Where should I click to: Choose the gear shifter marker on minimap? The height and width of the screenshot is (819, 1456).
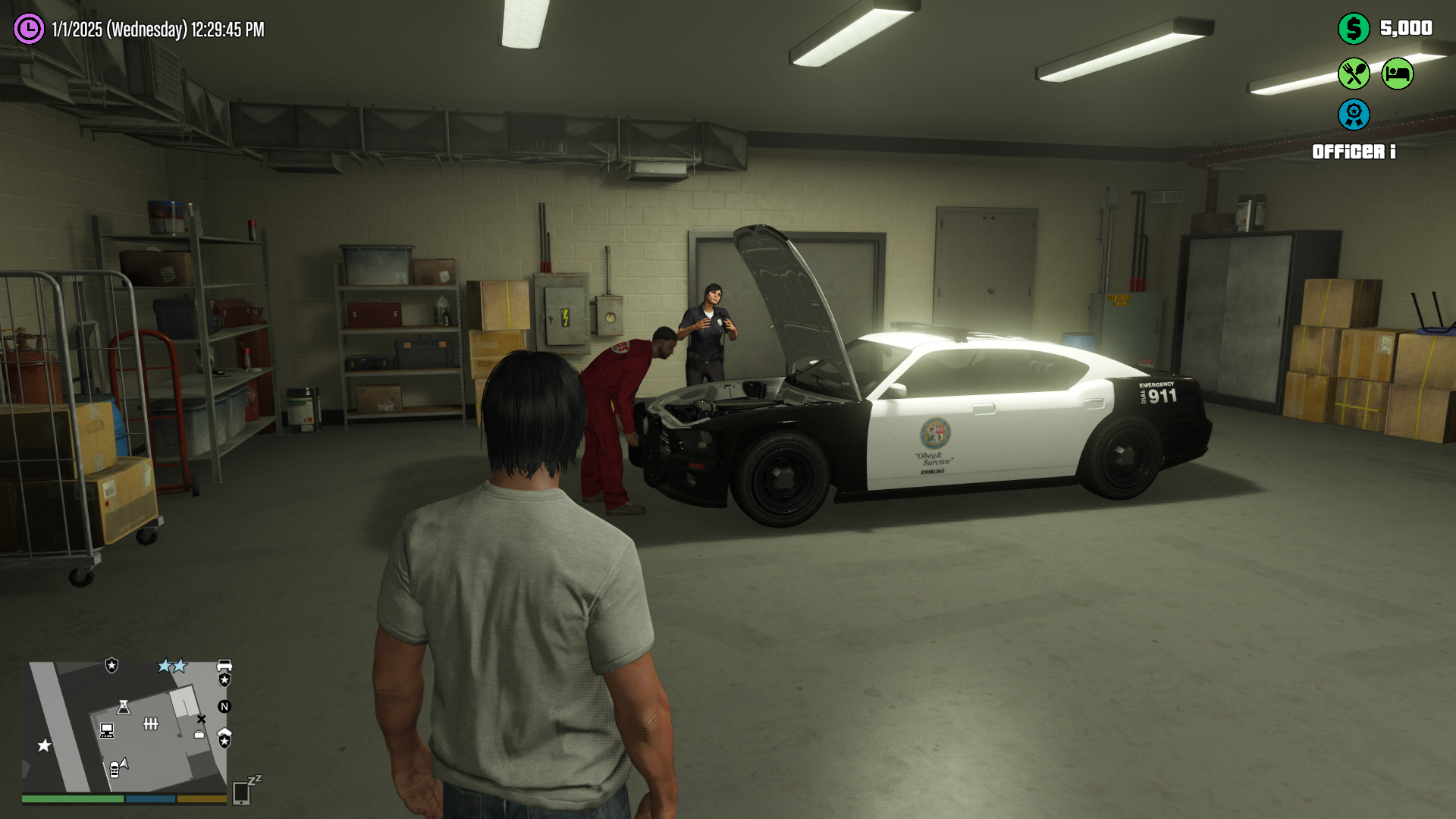tap(151, 724)
